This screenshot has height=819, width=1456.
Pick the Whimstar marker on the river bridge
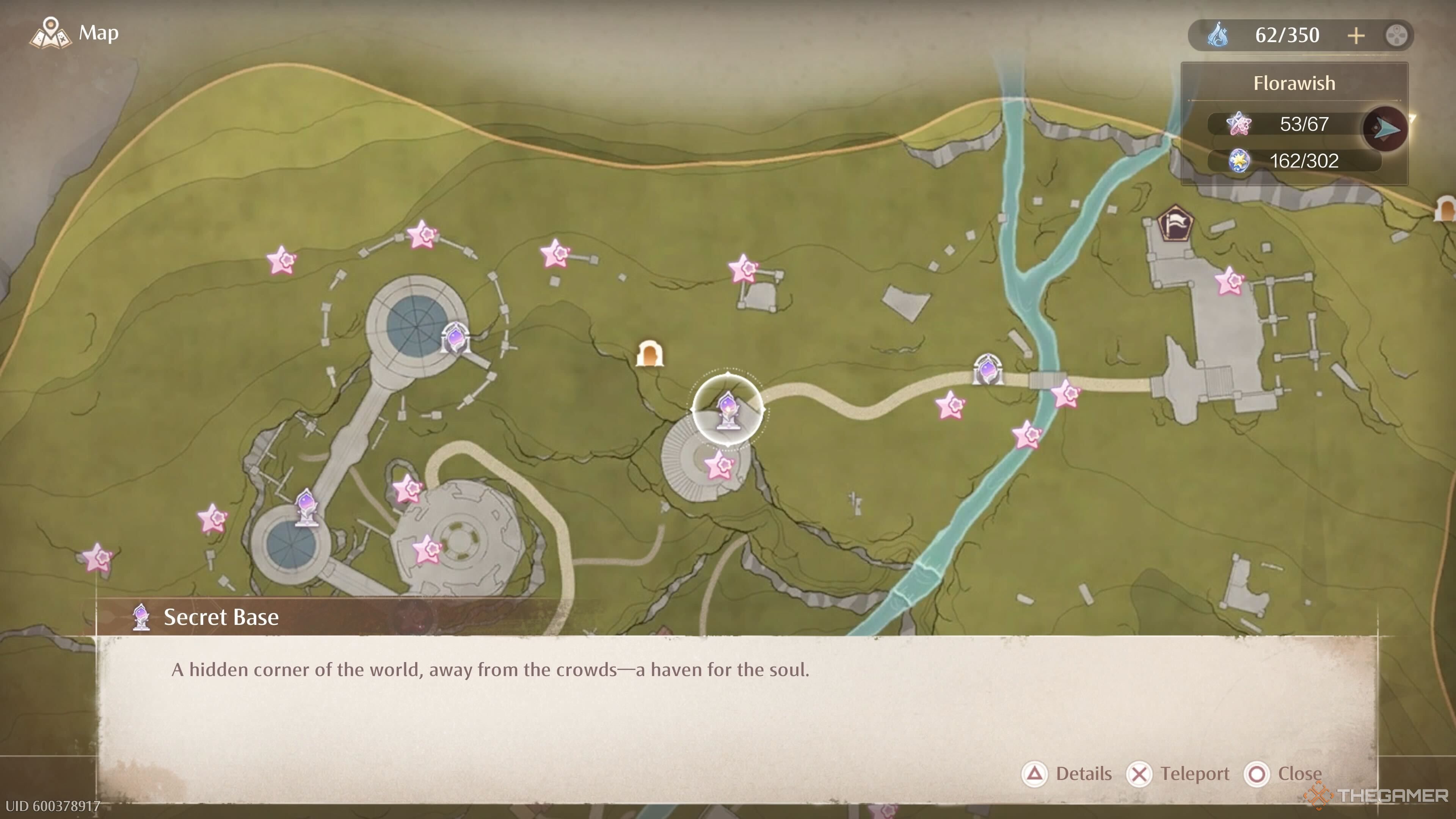click(x=1066, y=394)
